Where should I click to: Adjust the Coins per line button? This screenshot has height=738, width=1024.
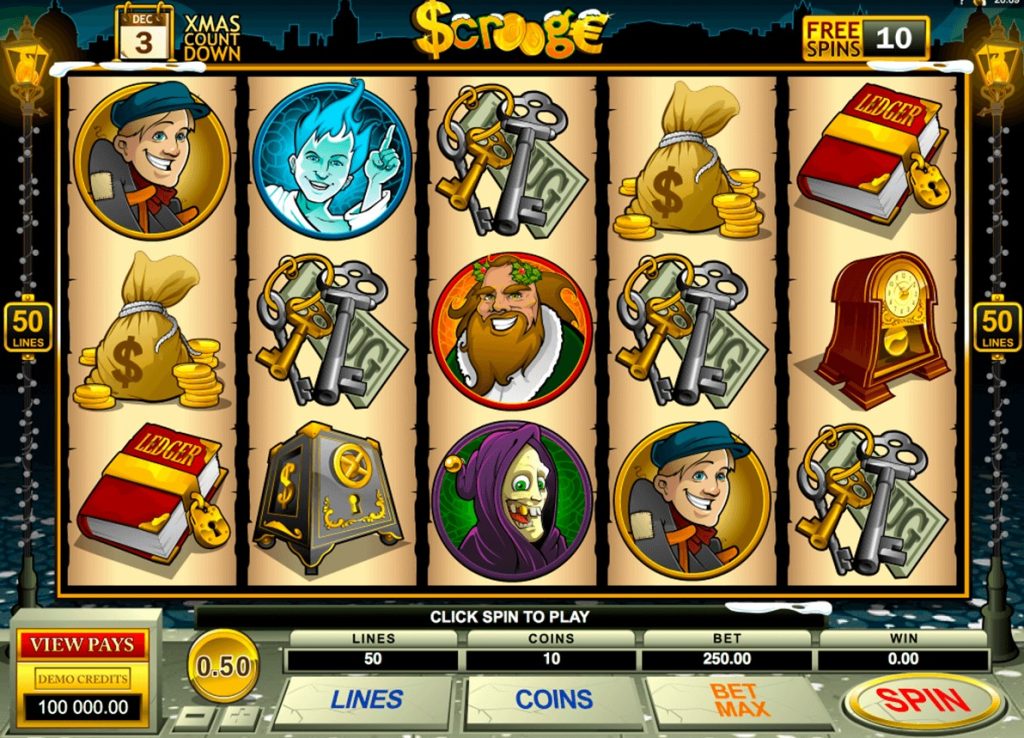553,700
